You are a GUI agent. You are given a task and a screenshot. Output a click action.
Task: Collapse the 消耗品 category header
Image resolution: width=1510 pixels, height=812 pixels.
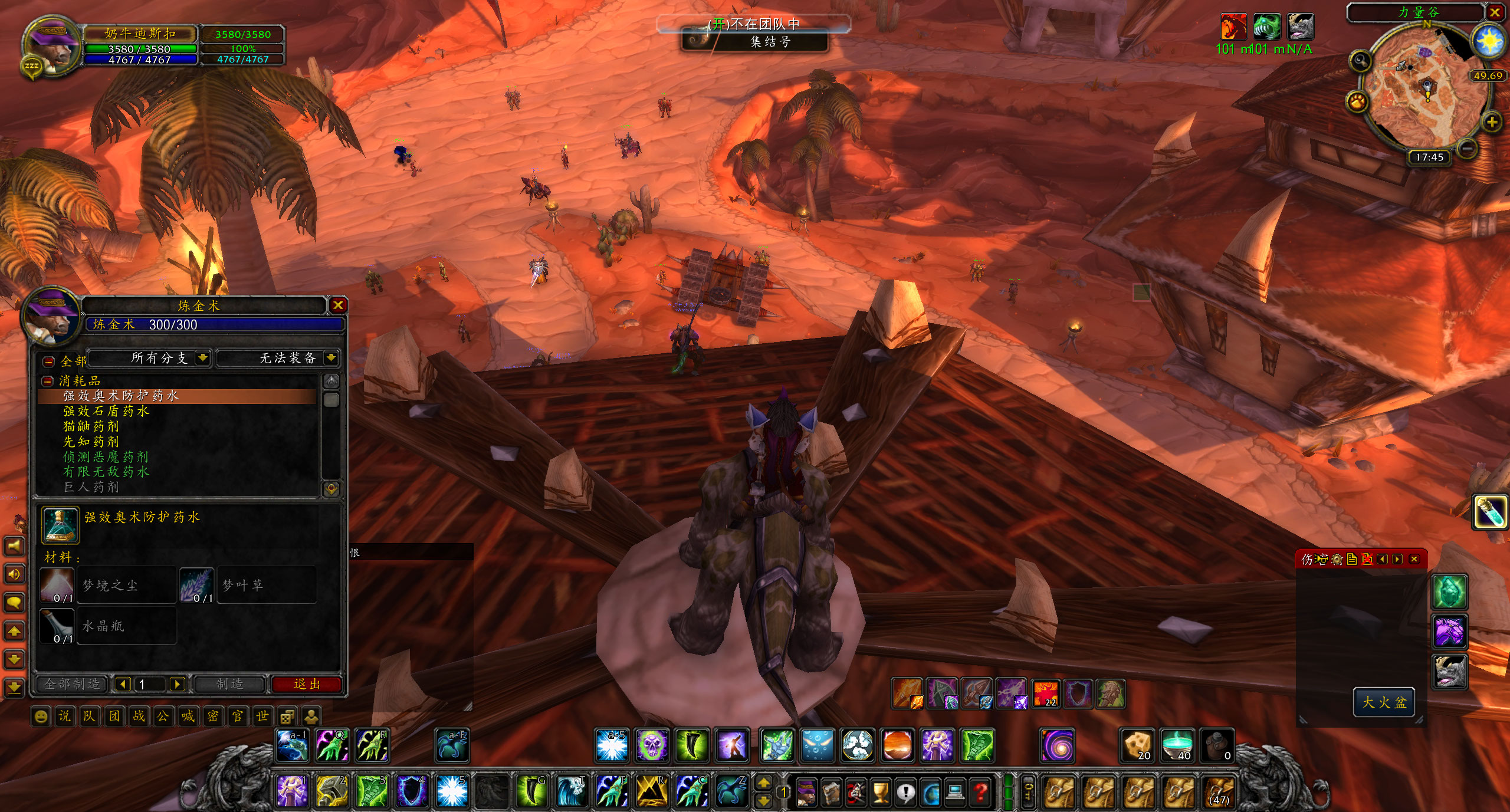(47, 381)
